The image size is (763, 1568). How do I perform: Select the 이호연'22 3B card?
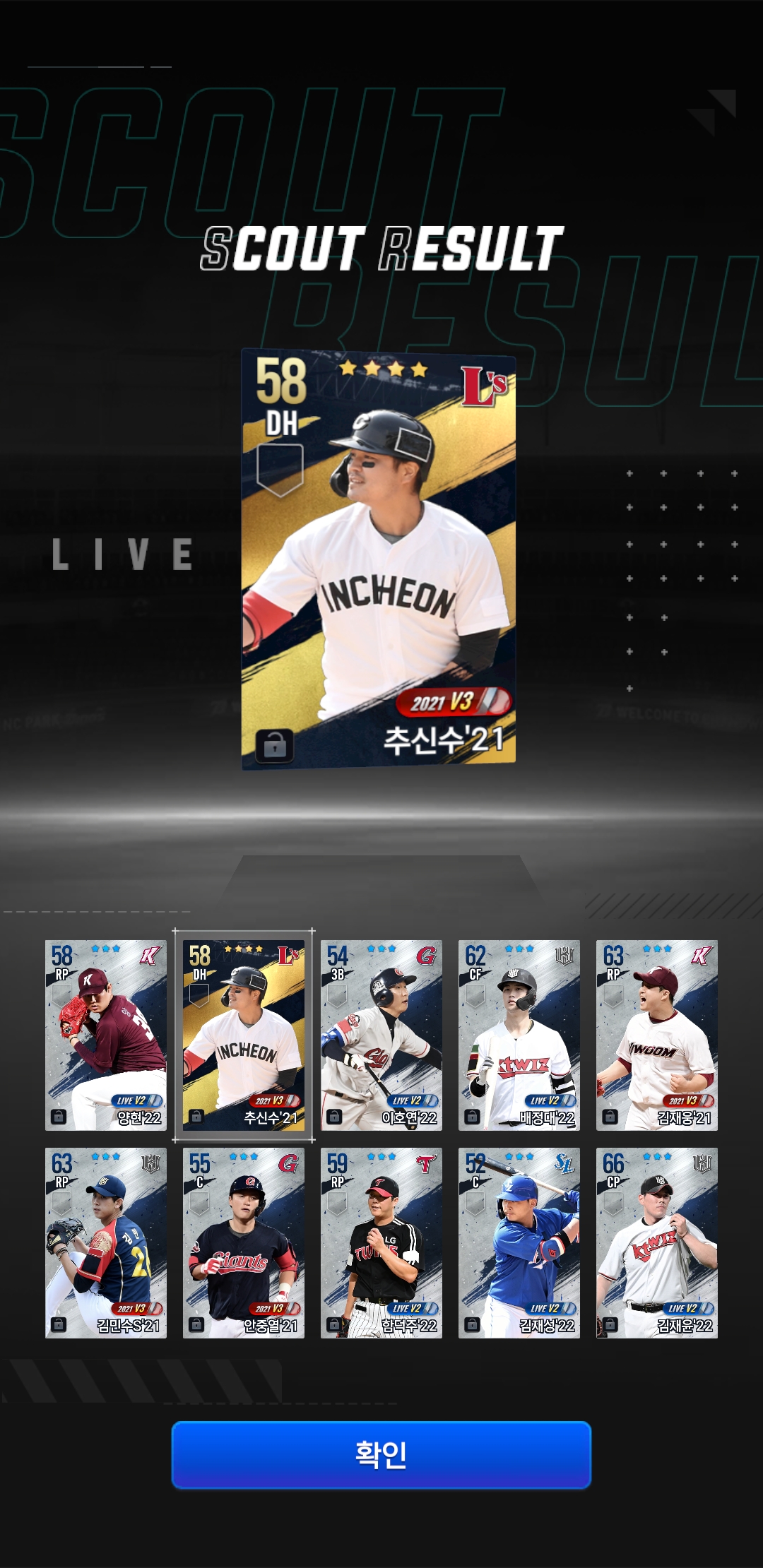[381, 1035]
